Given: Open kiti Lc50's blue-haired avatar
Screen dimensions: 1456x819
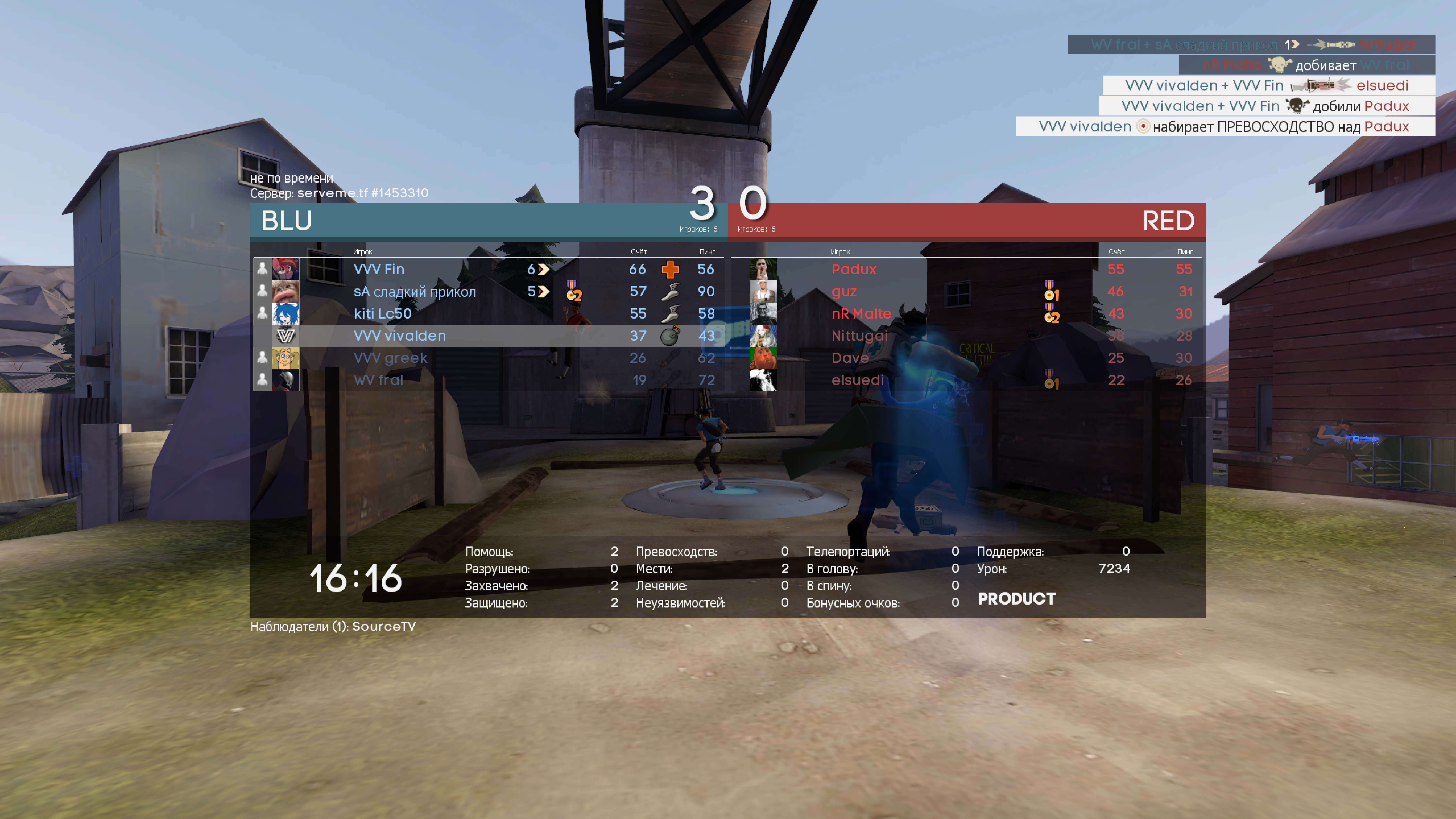Looking at the screenshot, I should pyautogui.click(x=285, y=314).
